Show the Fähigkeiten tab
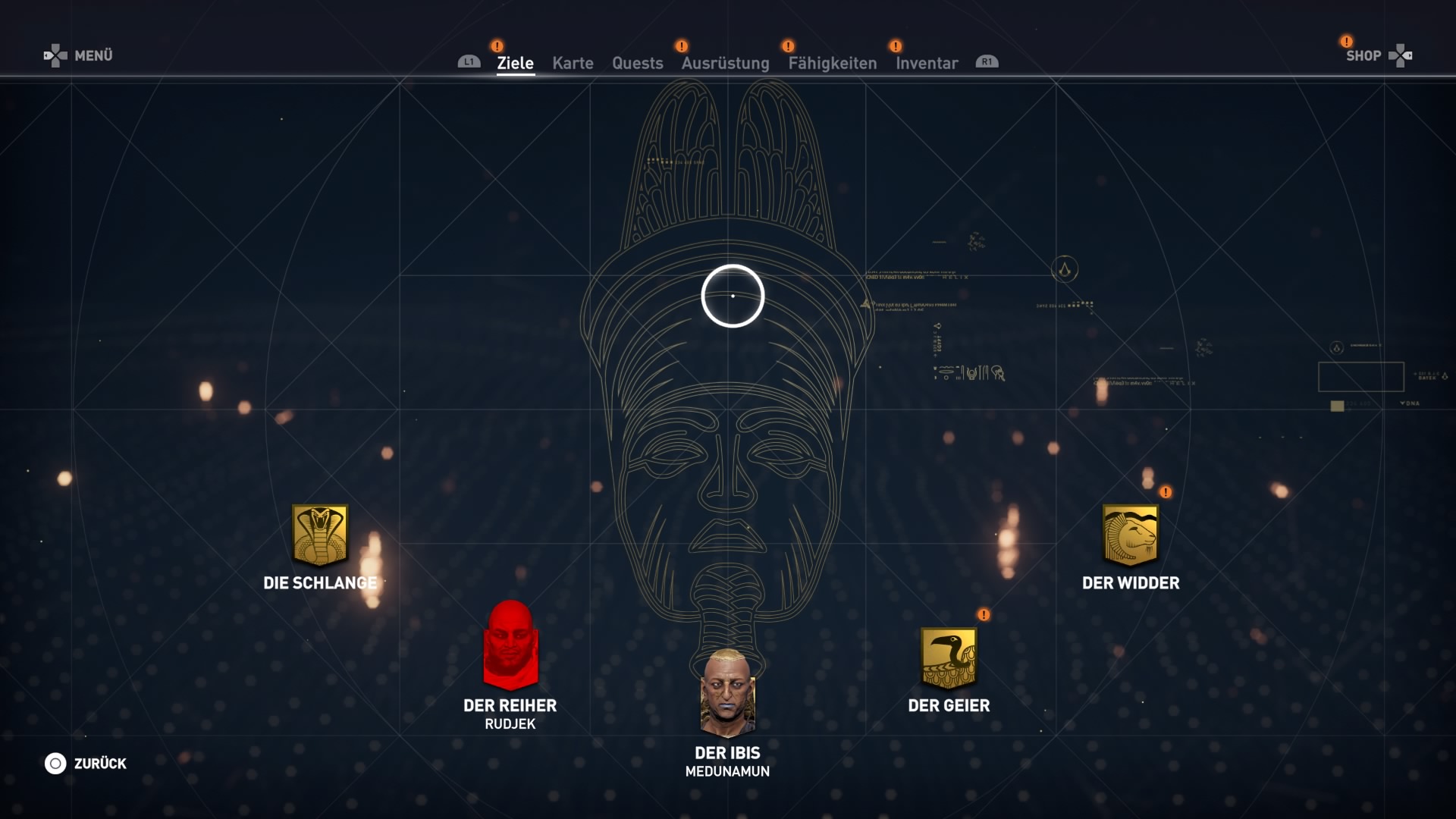The width and height of the screenshot is (1456, 819). coord(832,63)
